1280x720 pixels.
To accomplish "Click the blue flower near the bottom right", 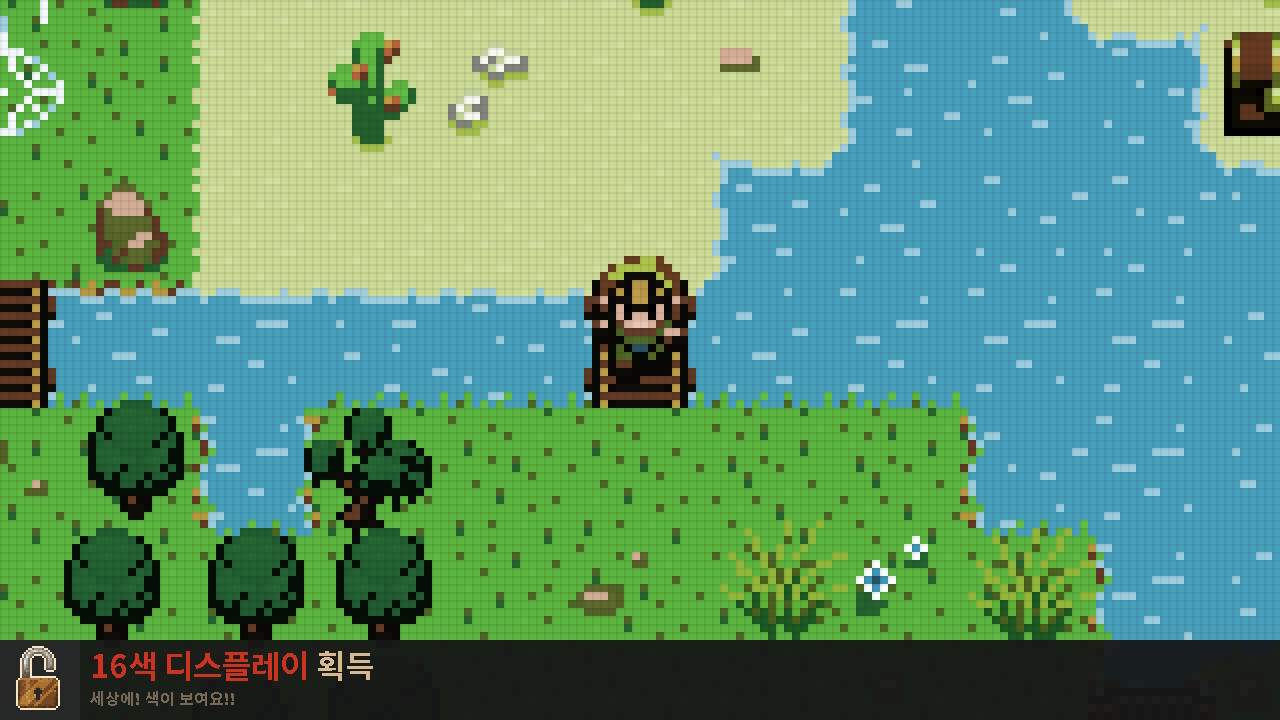I will click(878, 578).
